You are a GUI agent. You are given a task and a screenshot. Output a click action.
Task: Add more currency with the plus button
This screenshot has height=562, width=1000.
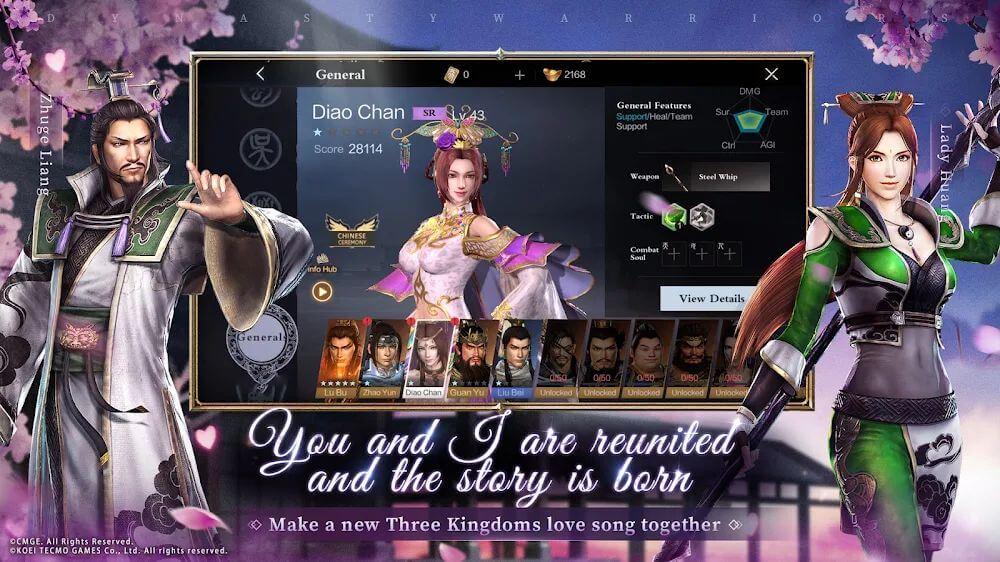(x=519, y=75)
